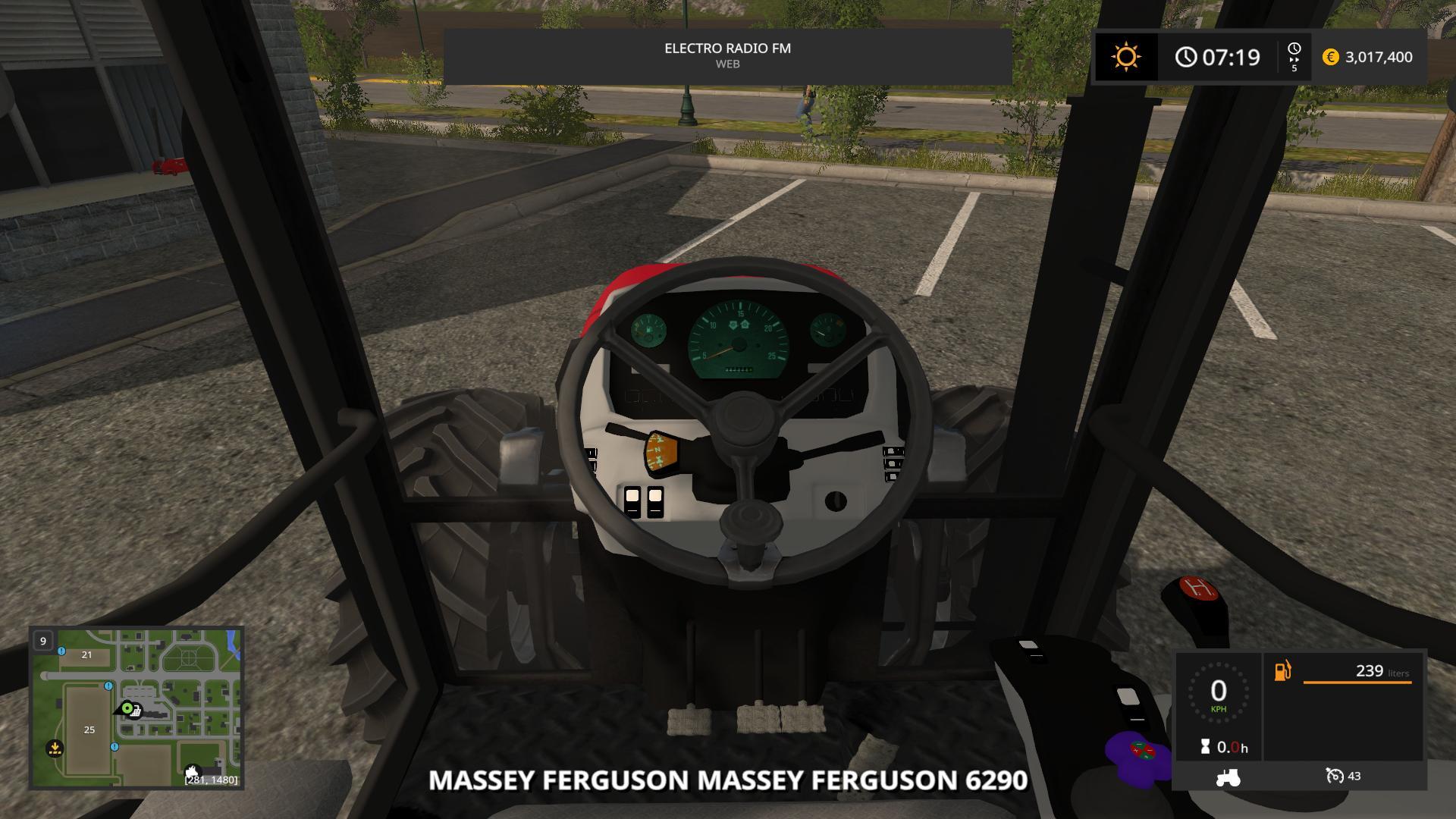Select the Electro Radio FM station banner
The image size is (1456, 819).
click(727, 55)
